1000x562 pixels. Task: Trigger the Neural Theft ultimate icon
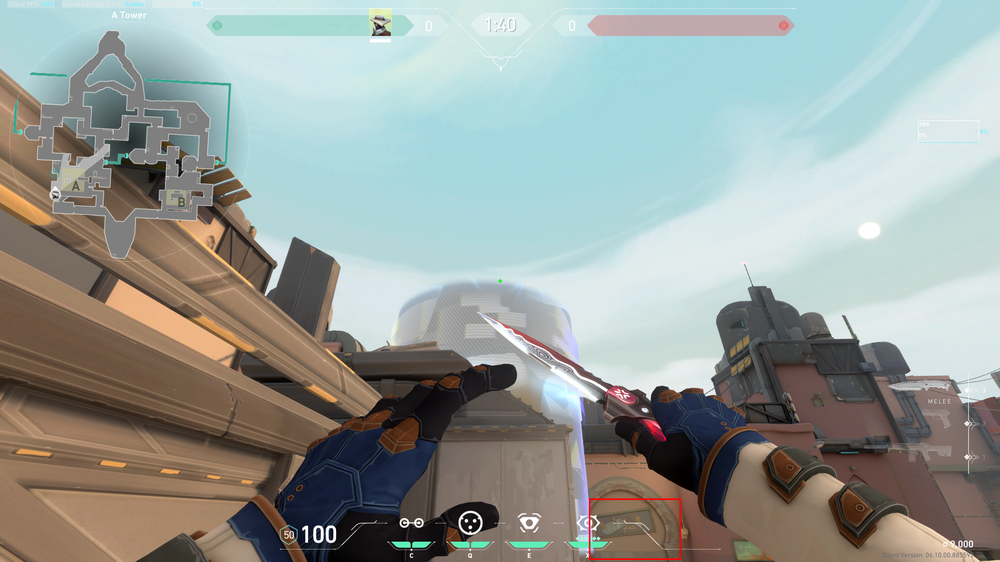tap(588, 522)
